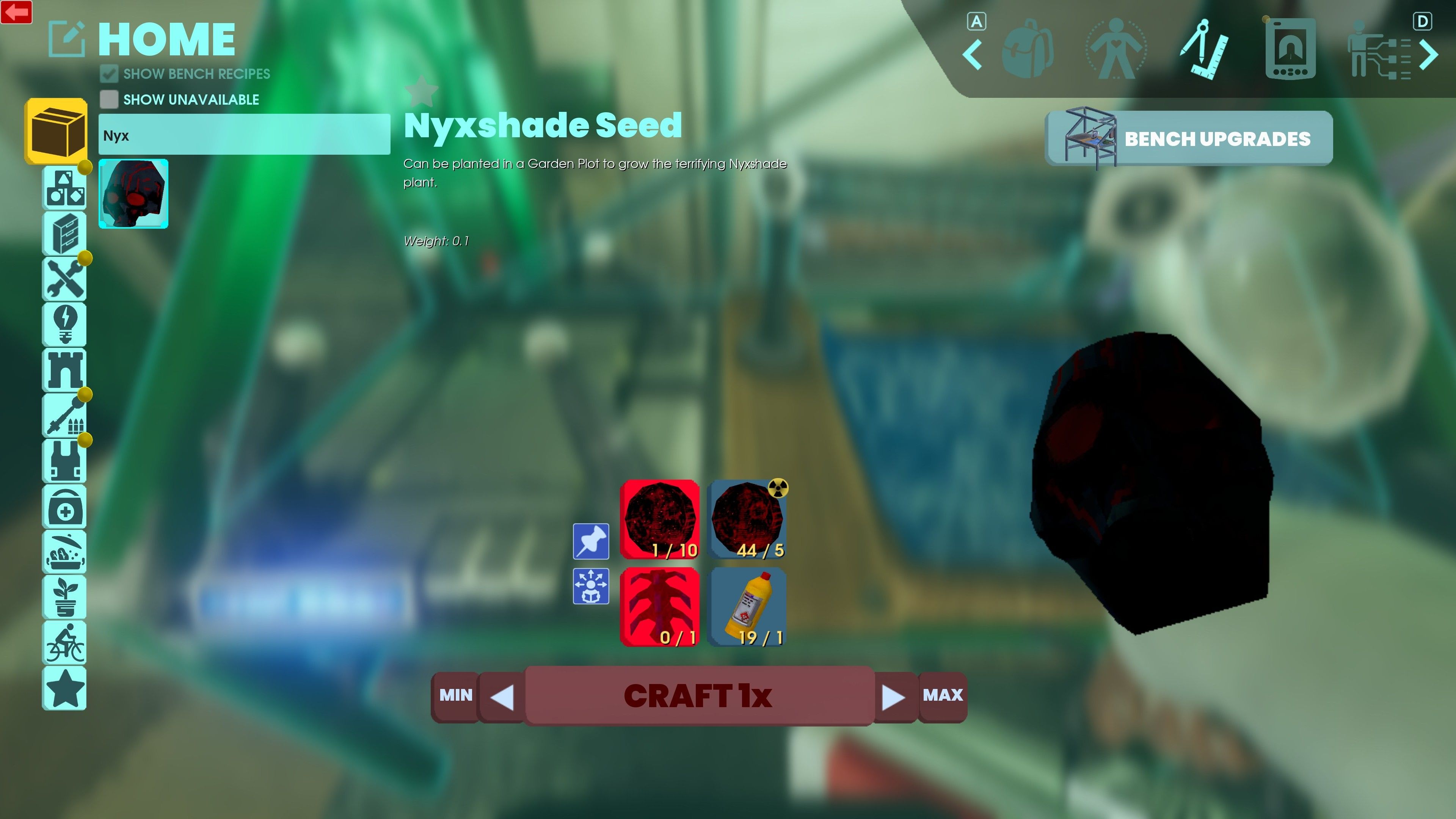Set craft amount to MIN
Screen dimensions: 1456x819
(455, 695)
